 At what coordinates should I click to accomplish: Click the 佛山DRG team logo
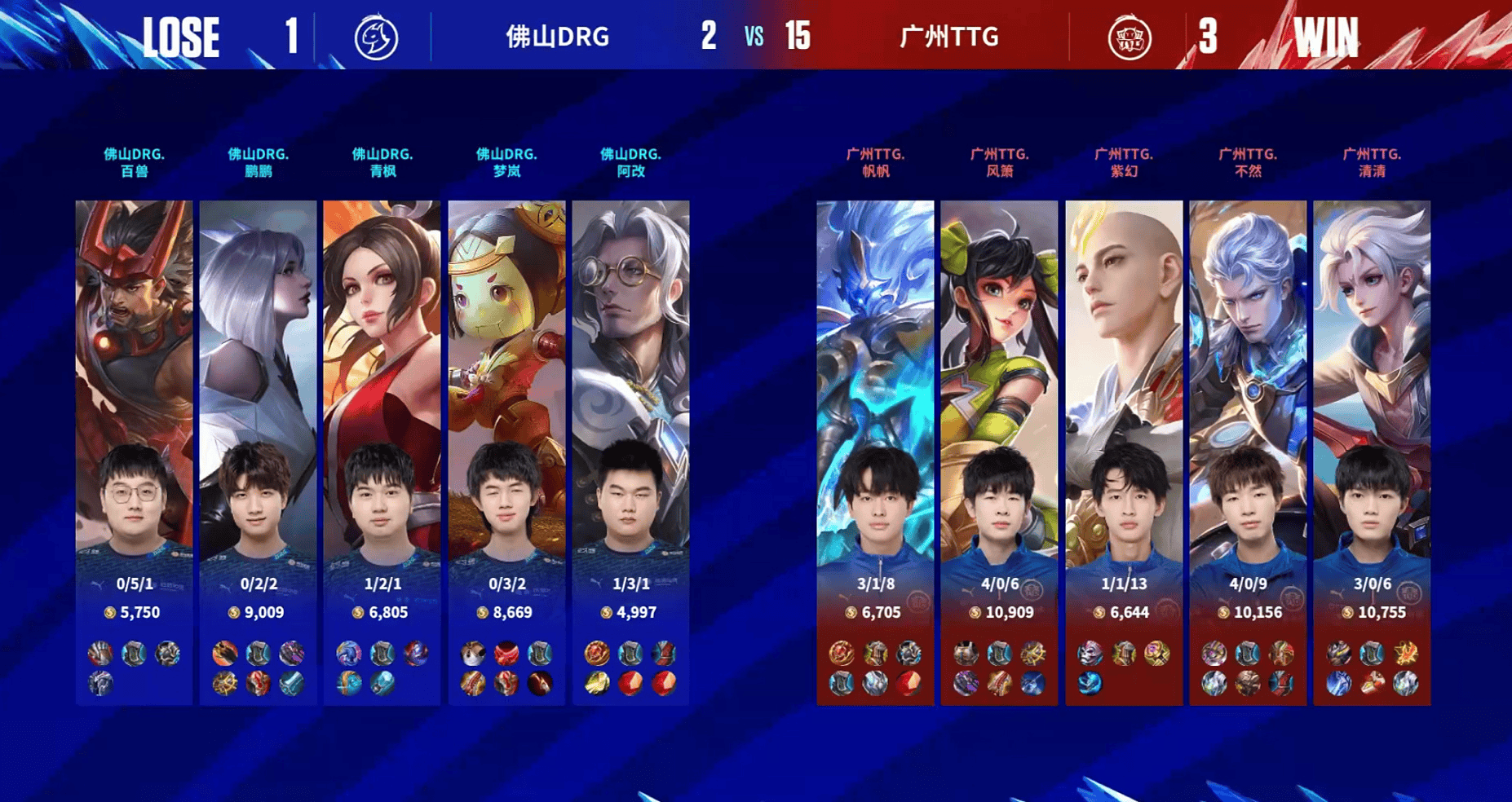click(x=376, y=37)
